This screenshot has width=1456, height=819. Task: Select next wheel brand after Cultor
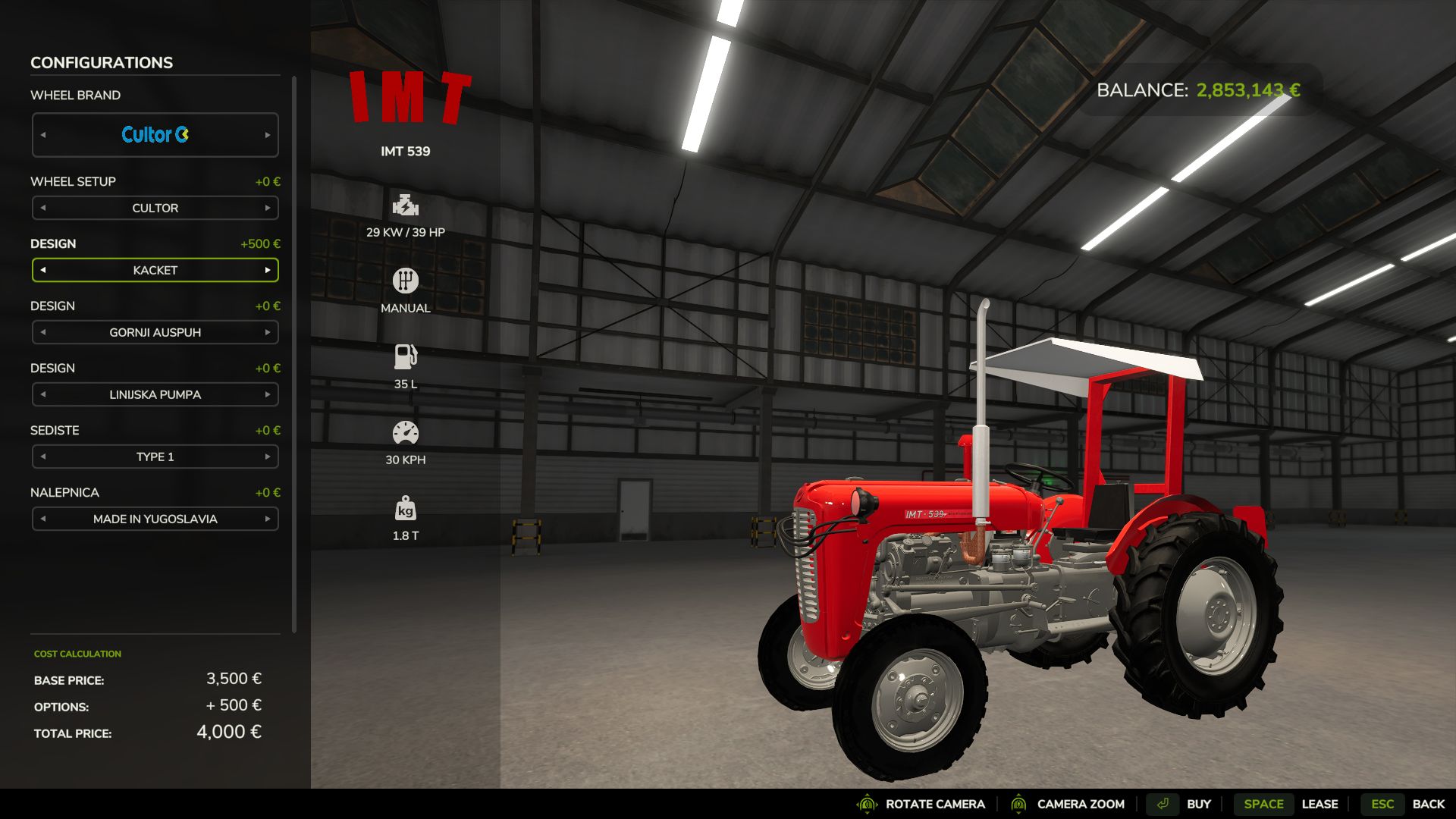click(267, 135)
